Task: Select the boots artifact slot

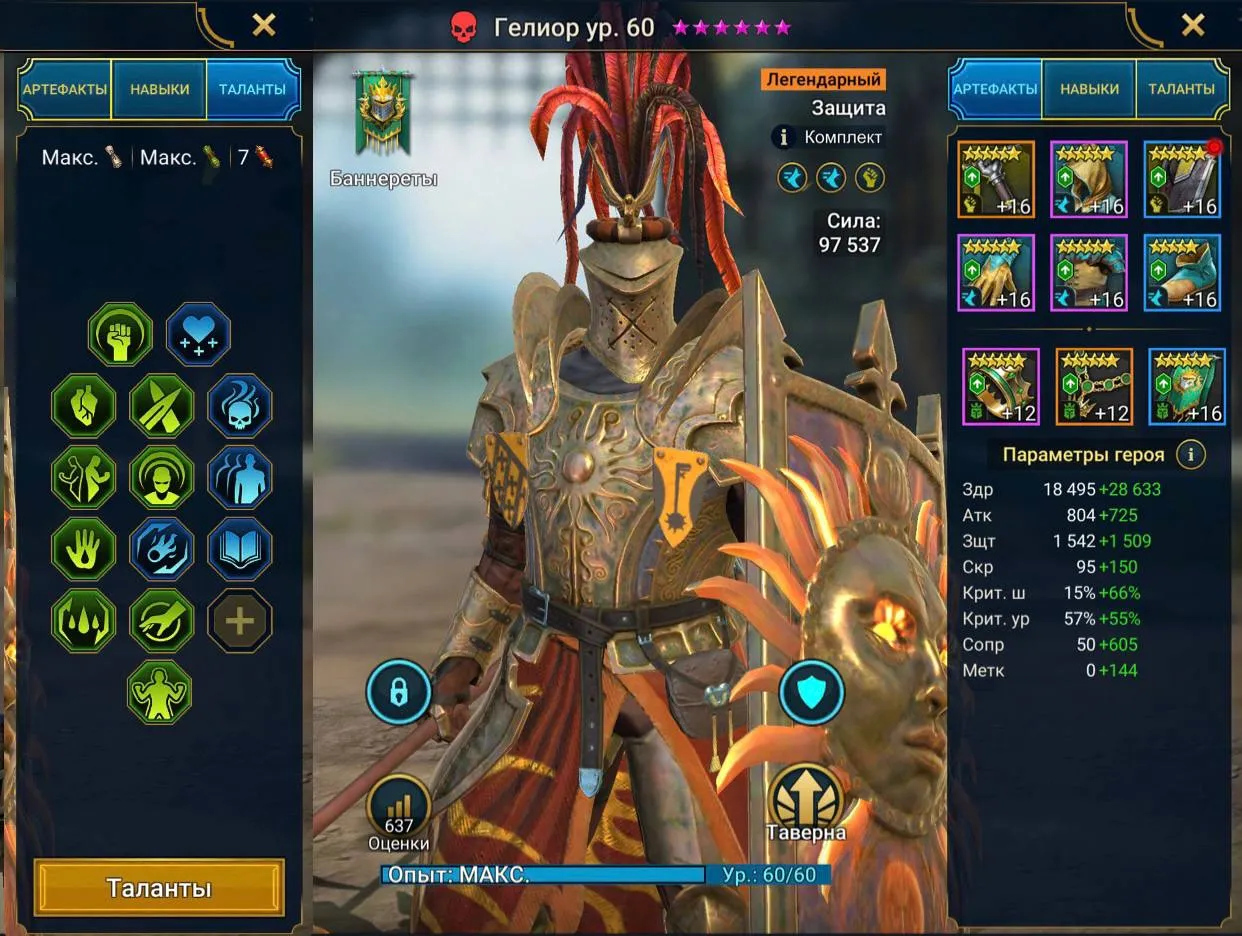Action: click(x=1182, y=274)
